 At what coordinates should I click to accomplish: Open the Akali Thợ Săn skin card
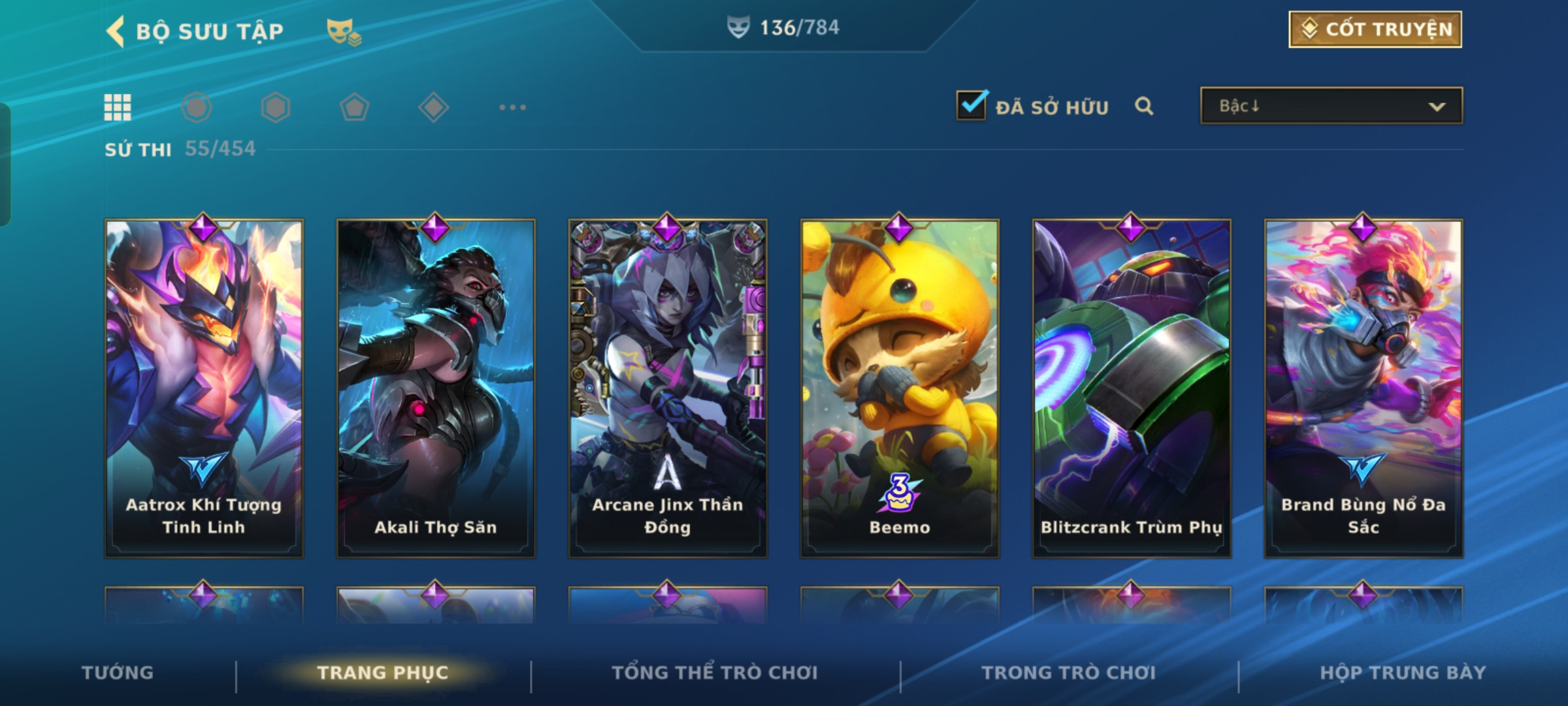pyautogui.click(x=436, y=388)
